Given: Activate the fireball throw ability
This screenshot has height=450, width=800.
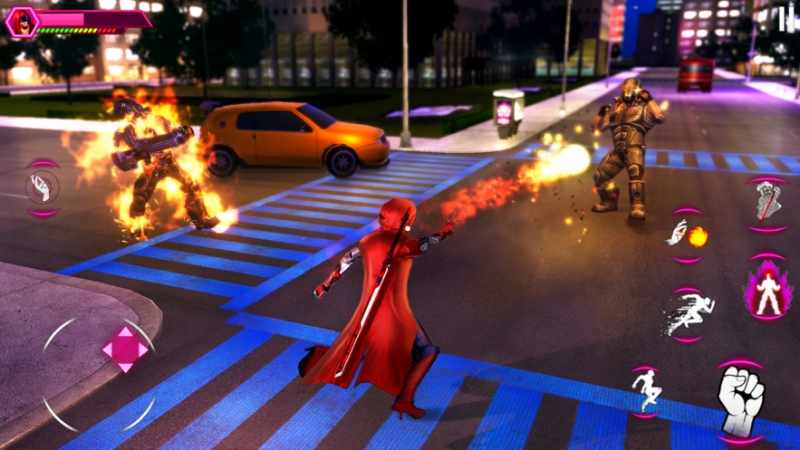Looking at the screenshot, I should coord(687,235).
